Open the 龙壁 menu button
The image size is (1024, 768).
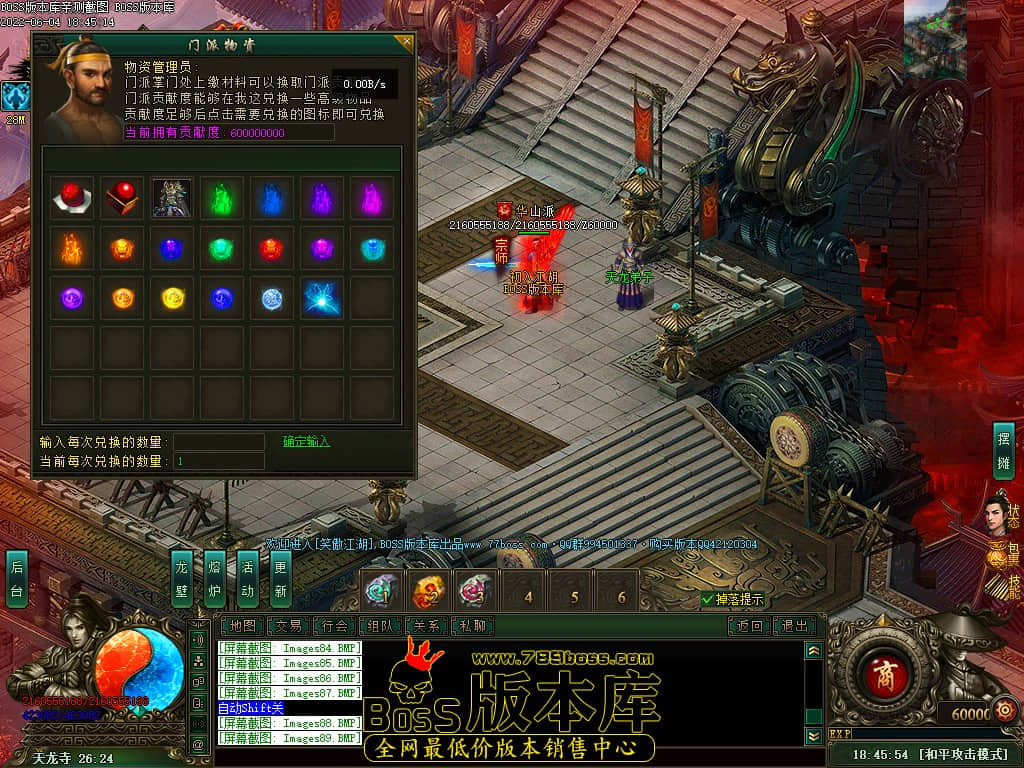pos(181,578)
